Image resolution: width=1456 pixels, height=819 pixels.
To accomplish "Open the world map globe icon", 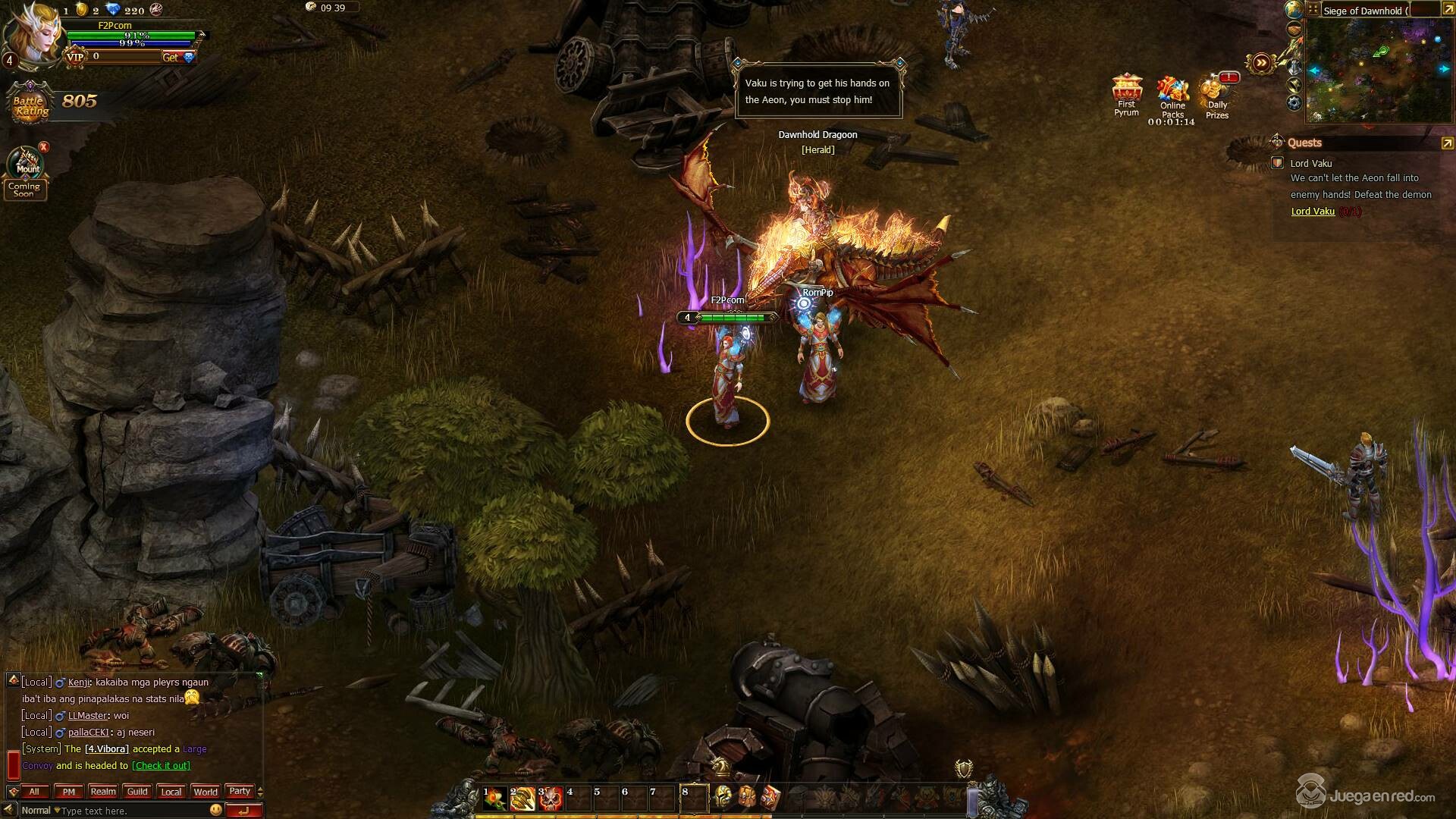I will click(1294, 10).
